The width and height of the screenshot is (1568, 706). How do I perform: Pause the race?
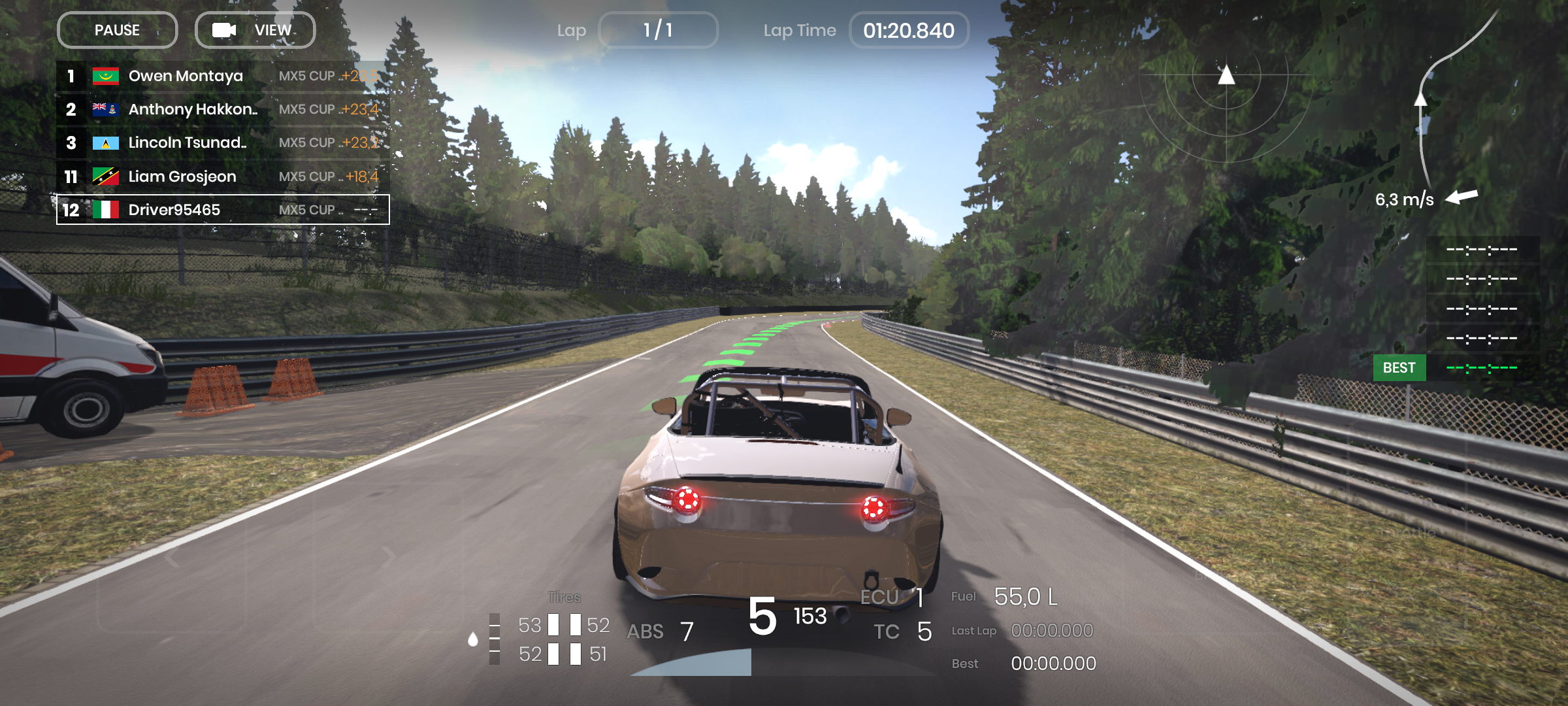[x=117, y=30]
